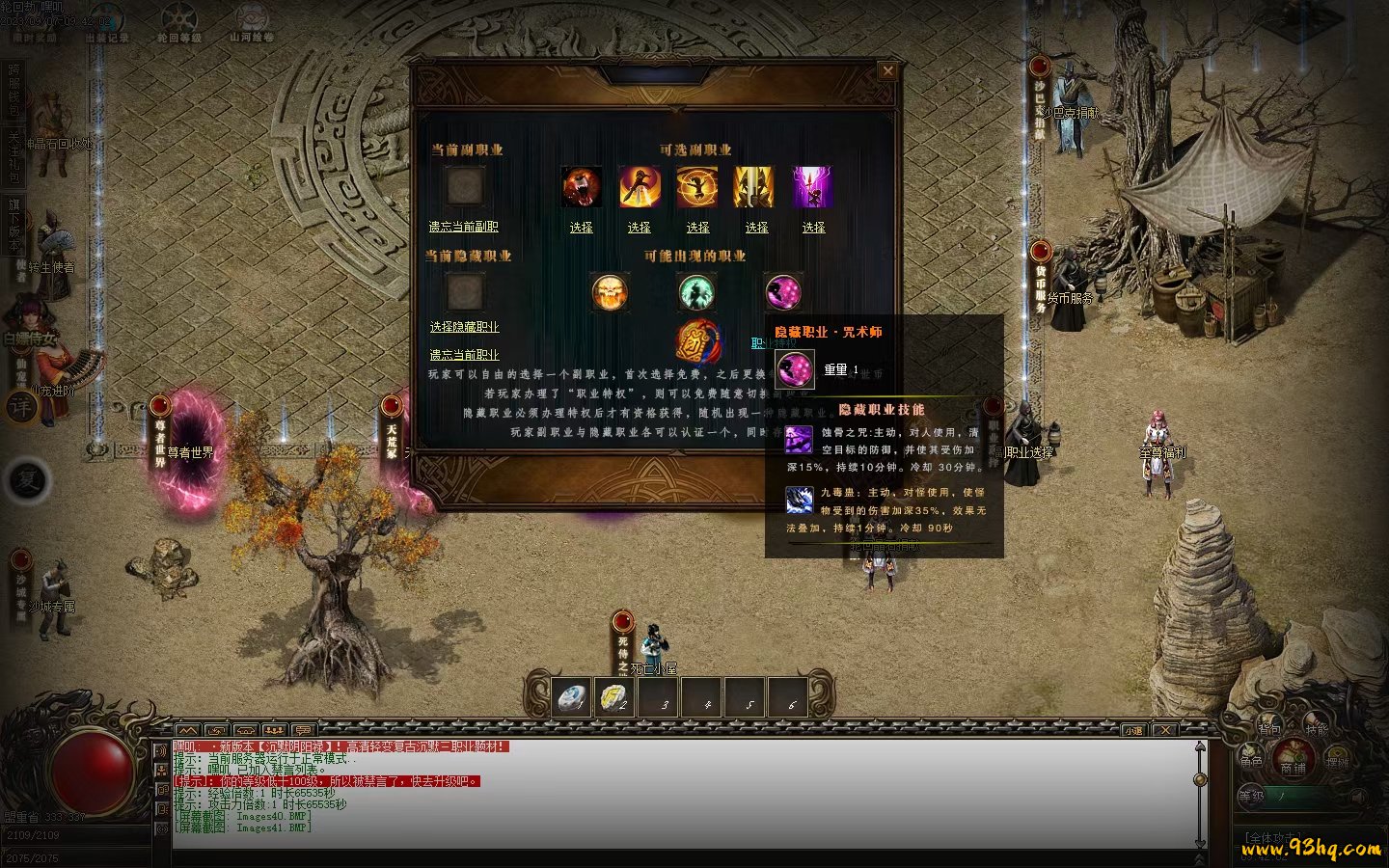
Task: Open the 商铺 shop
Action: [x=1293, y=765]
